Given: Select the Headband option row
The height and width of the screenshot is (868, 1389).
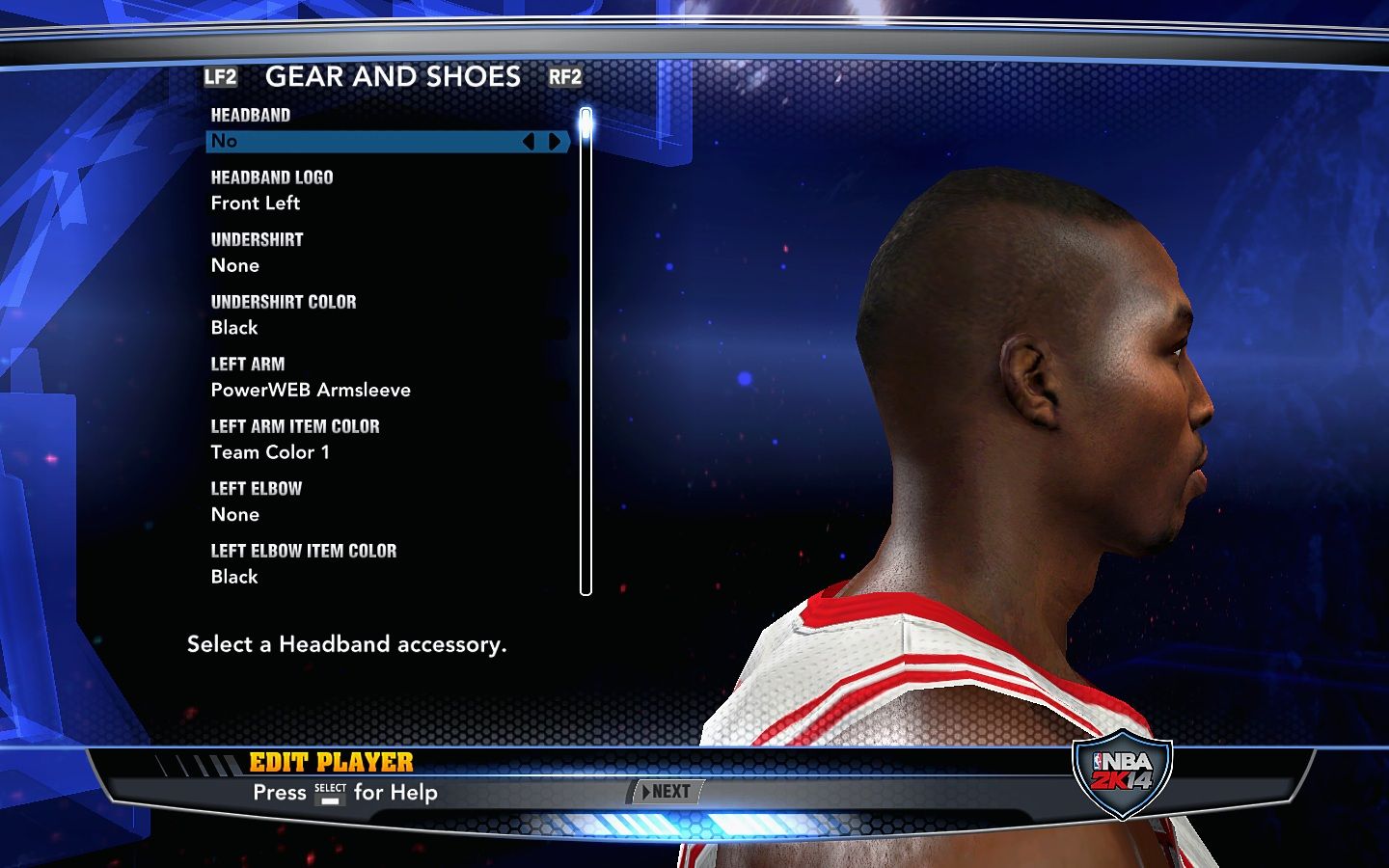Looking at the screenshot, I should pos(367,141).
